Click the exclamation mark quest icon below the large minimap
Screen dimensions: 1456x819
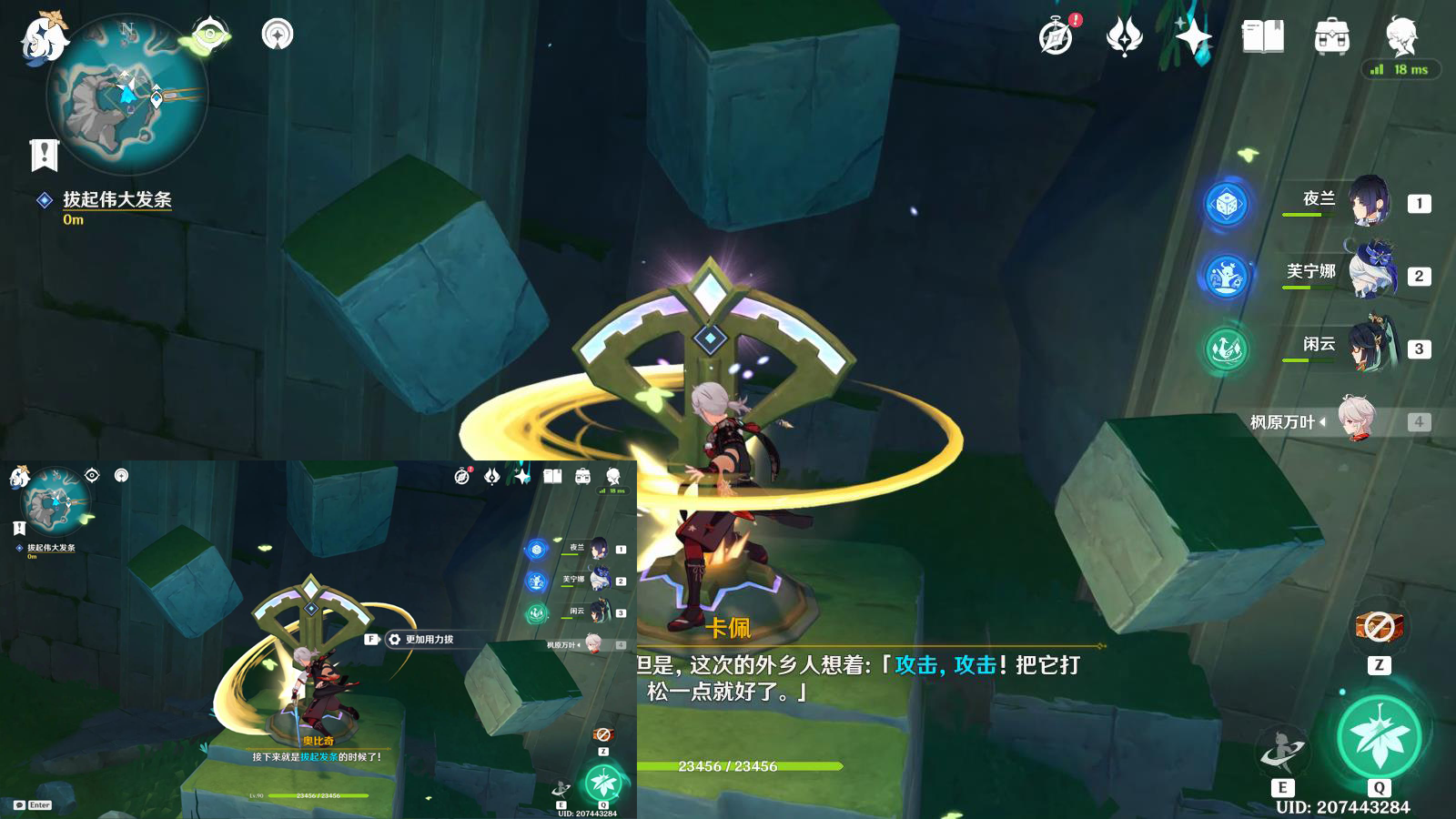[x=44, y=156]
